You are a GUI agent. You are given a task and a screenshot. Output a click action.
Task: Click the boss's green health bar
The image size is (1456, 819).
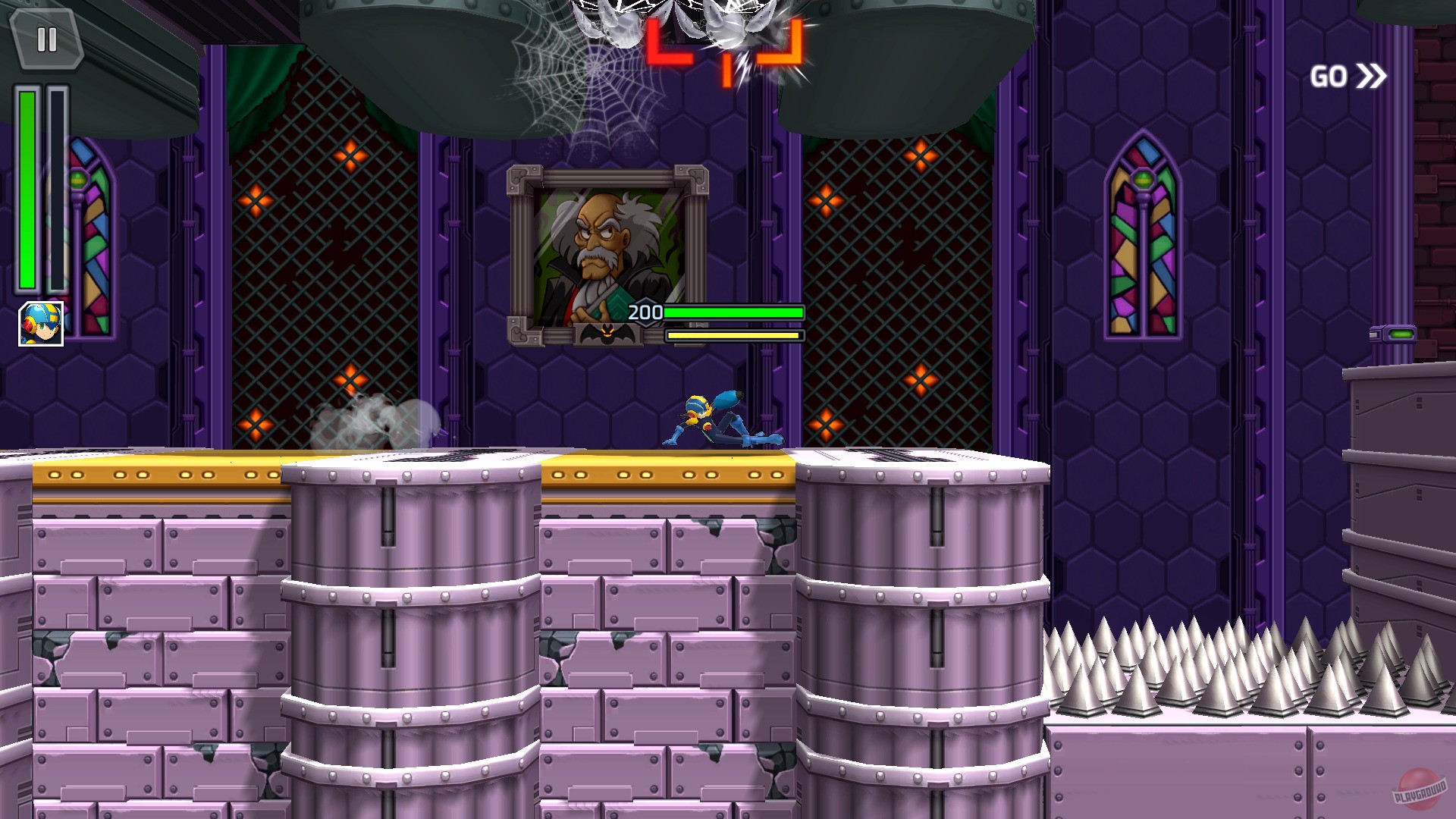[732, 311]
